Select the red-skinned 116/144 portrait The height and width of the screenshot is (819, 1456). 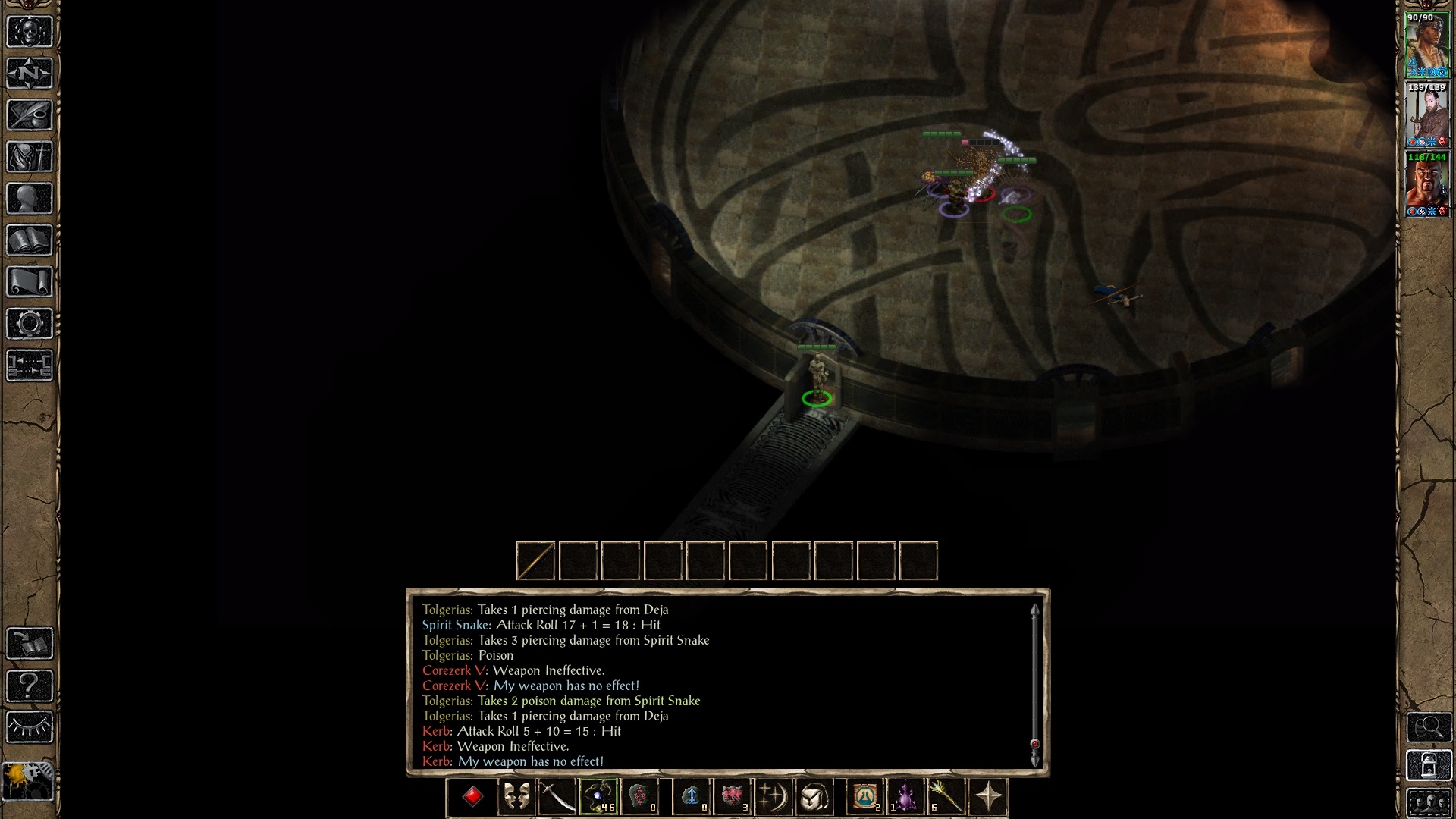click(1427, 184)
